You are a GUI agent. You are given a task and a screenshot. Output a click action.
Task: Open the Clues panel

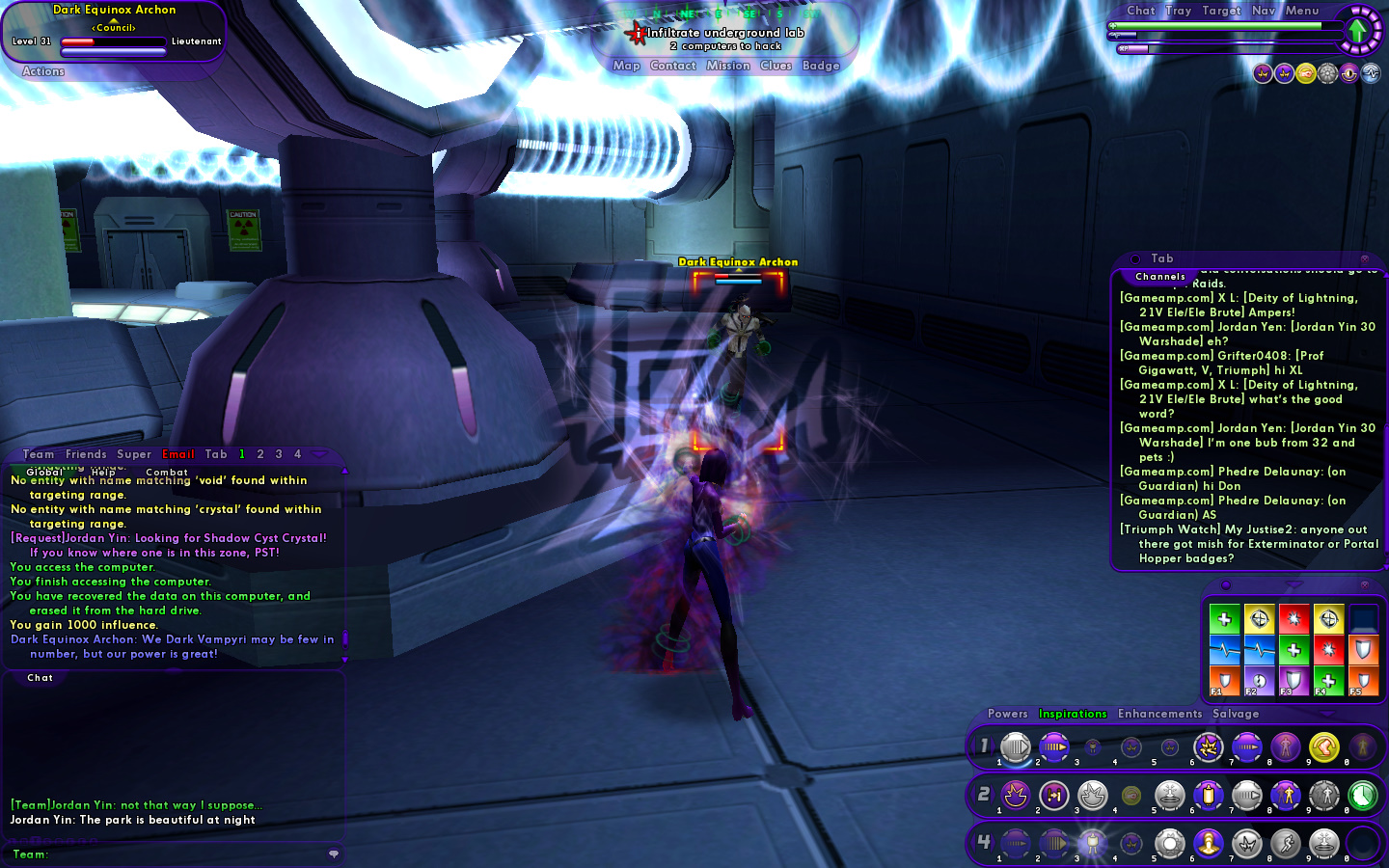coord(776,66)
